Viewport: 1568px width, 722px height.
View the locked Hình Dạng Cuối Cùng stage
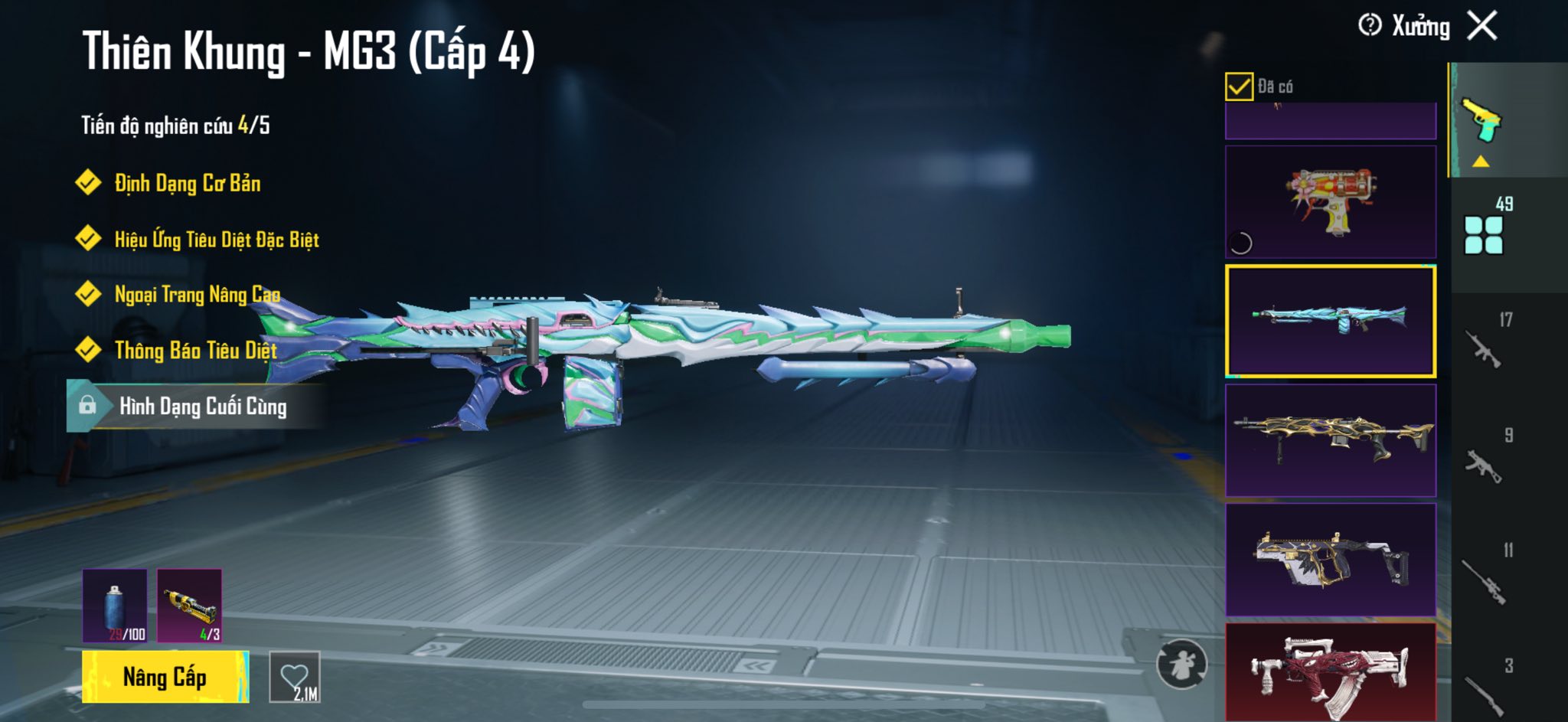[x=202, y=406]
